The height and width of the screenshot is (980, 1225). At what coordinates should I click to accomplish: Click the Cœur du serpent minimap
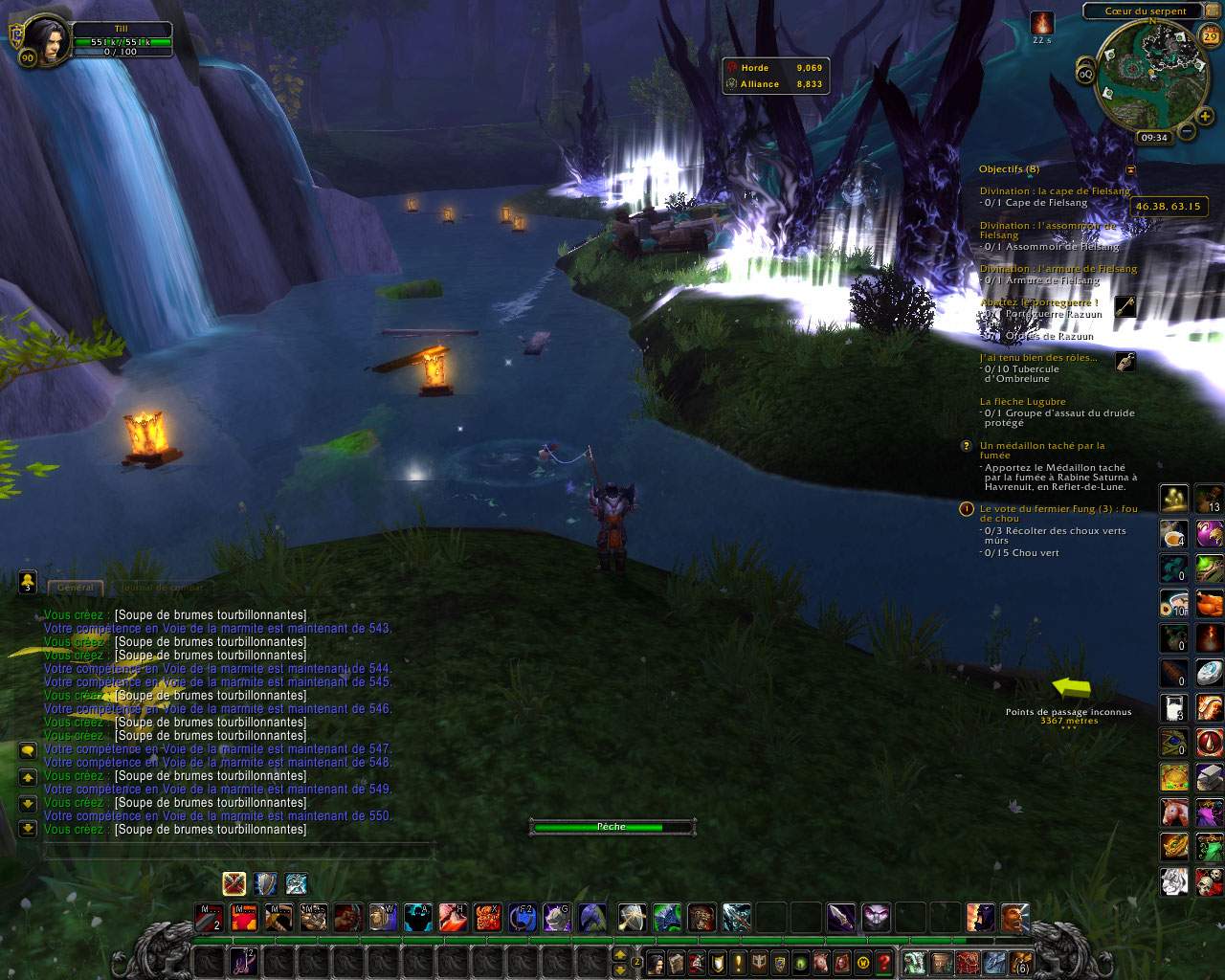(x=1145, y=75)
